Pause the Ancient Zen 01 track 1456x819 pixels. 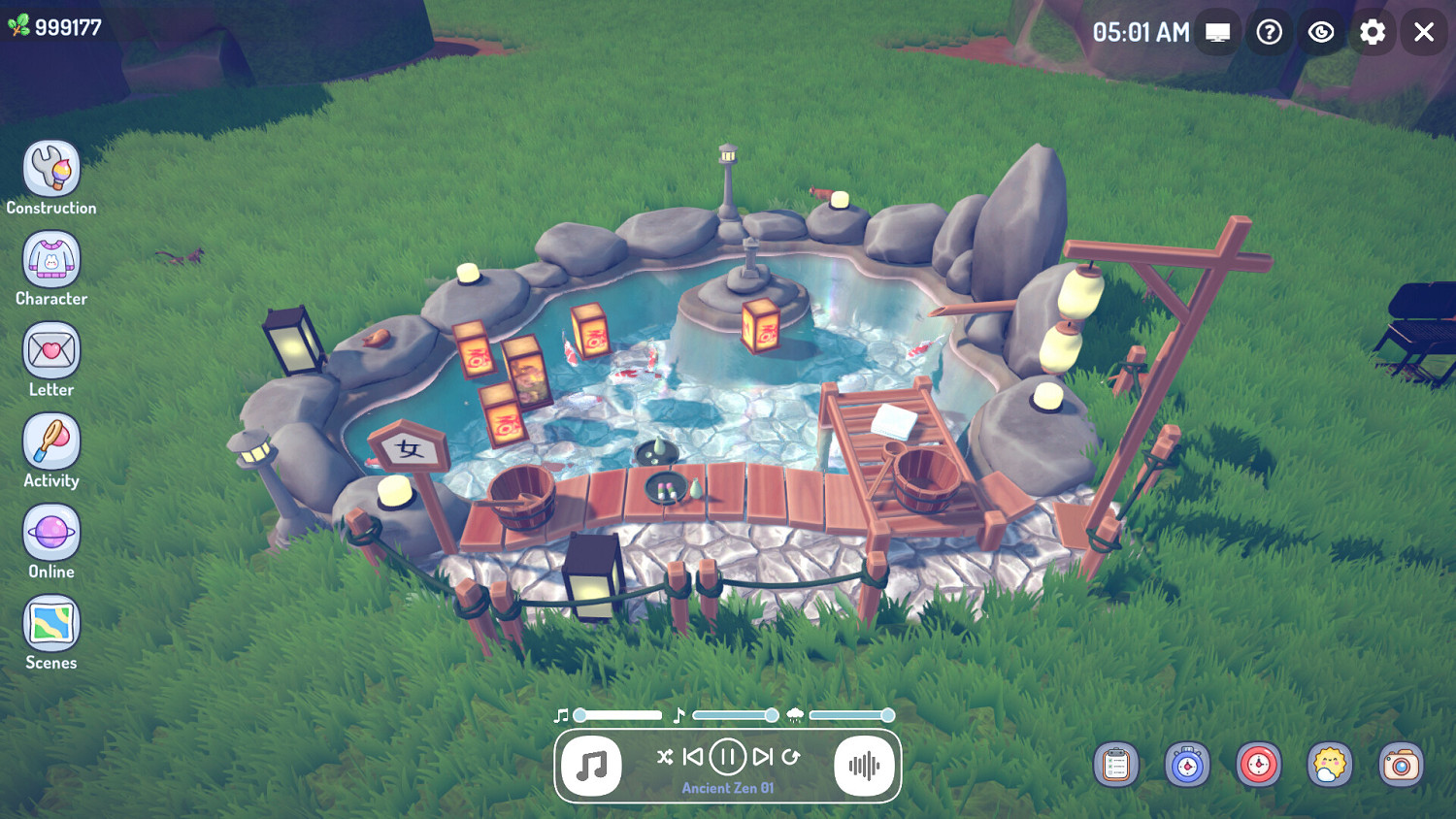(x=727, y=758)
